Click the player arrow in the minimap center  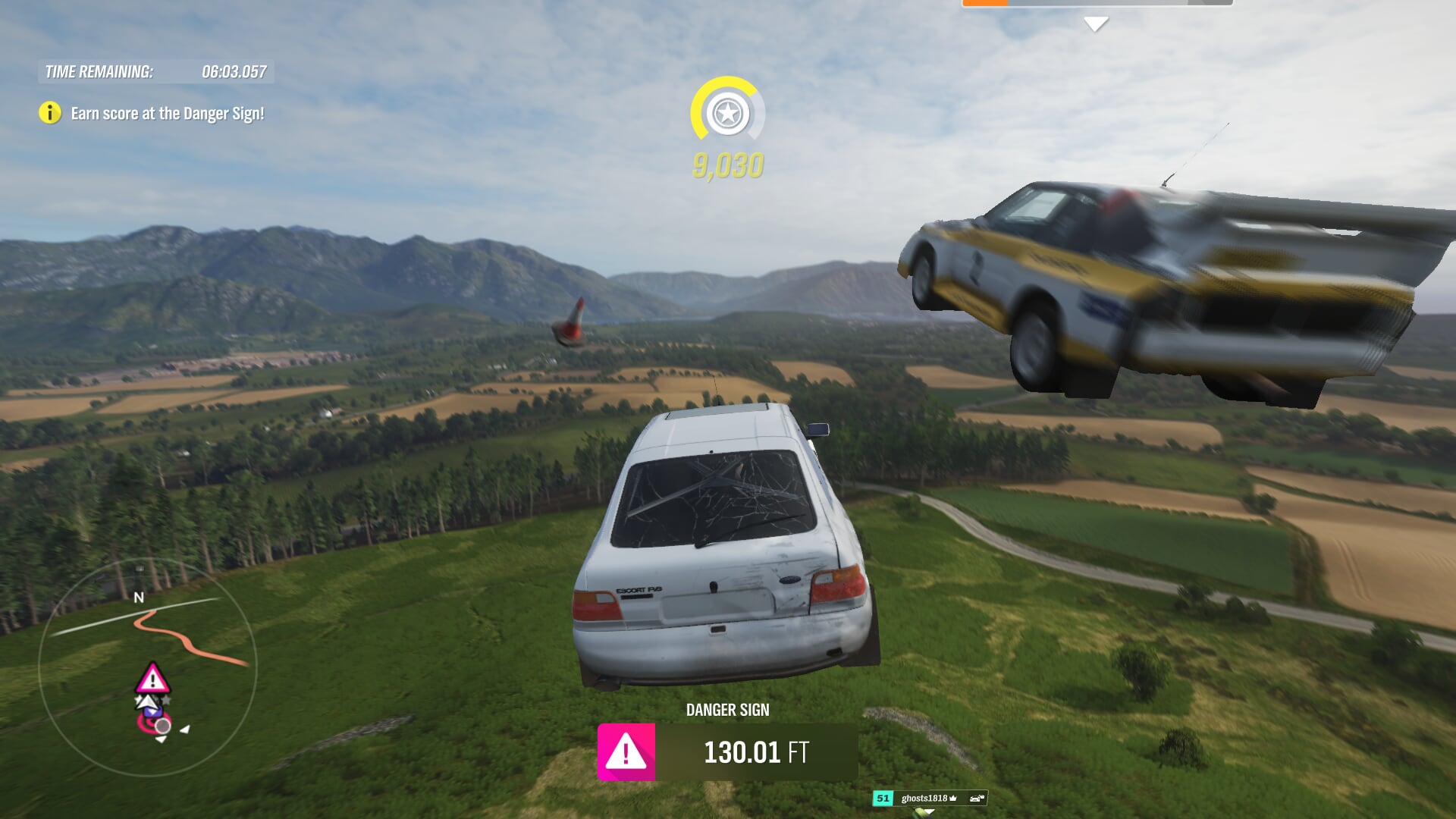pos(147,704)
